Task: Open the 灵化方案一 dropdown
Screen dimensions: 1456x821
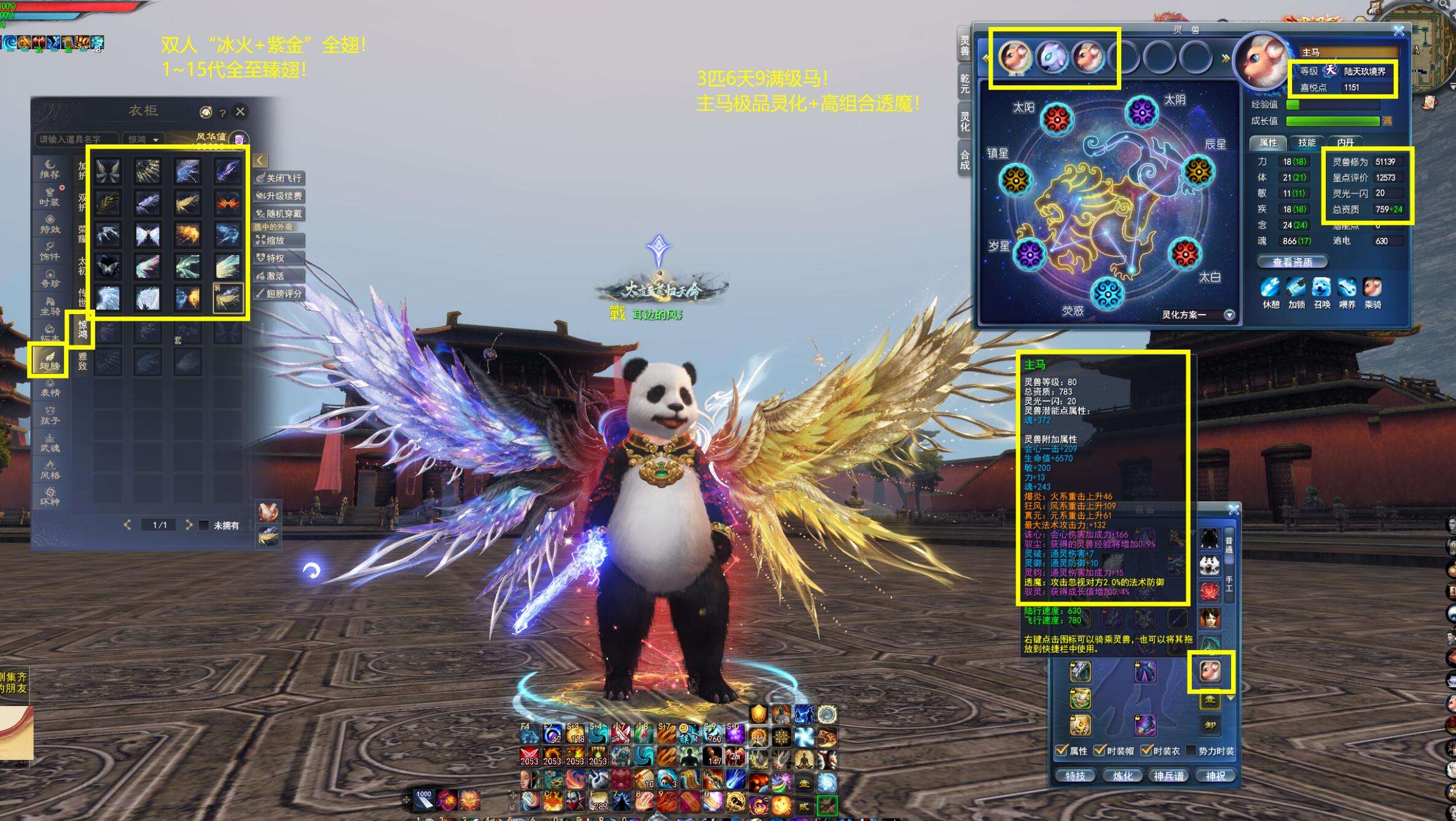Action: pos(1229,315)
